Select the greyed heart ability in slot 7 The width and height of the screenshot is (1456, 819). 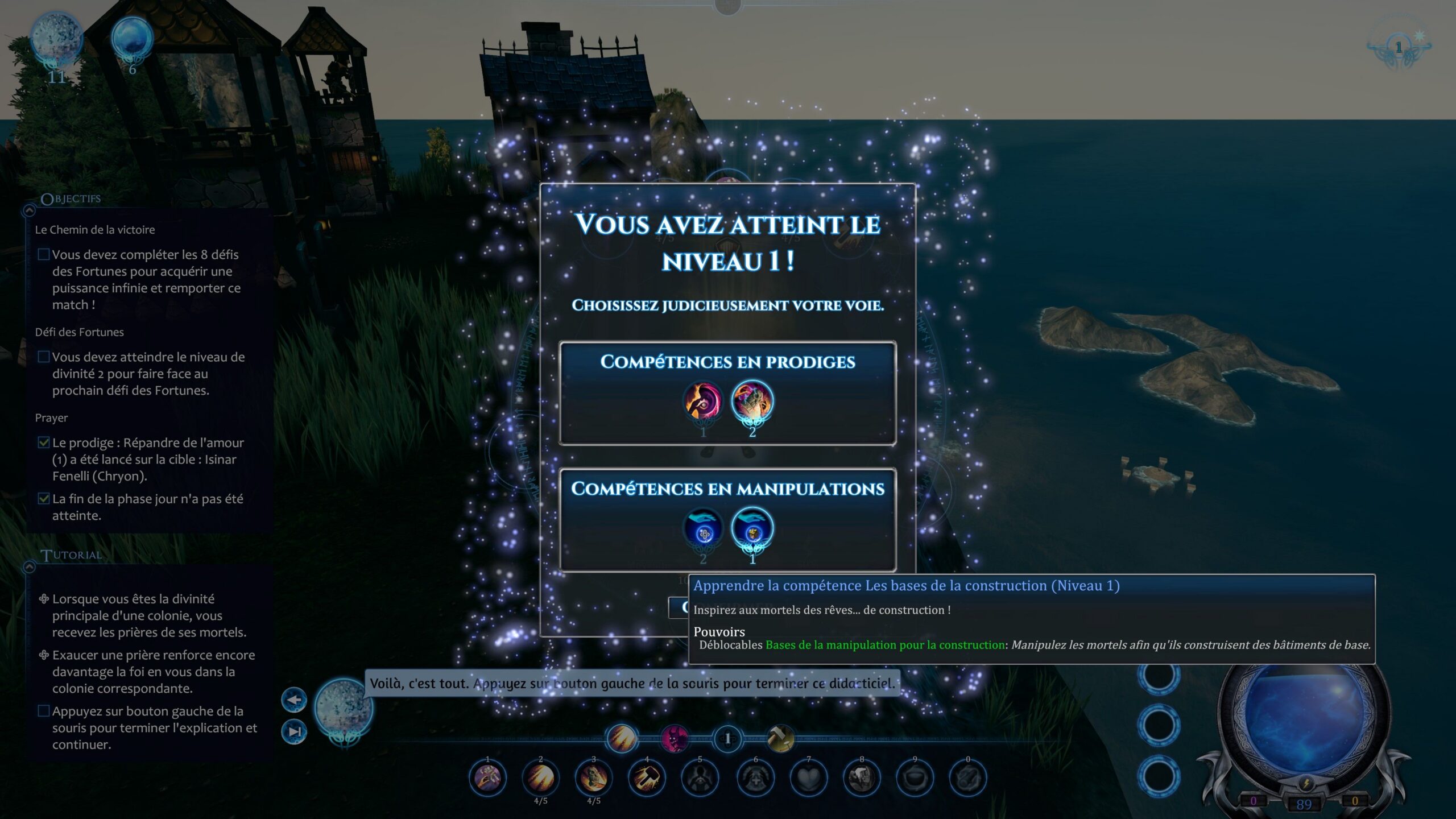(808, 778)
